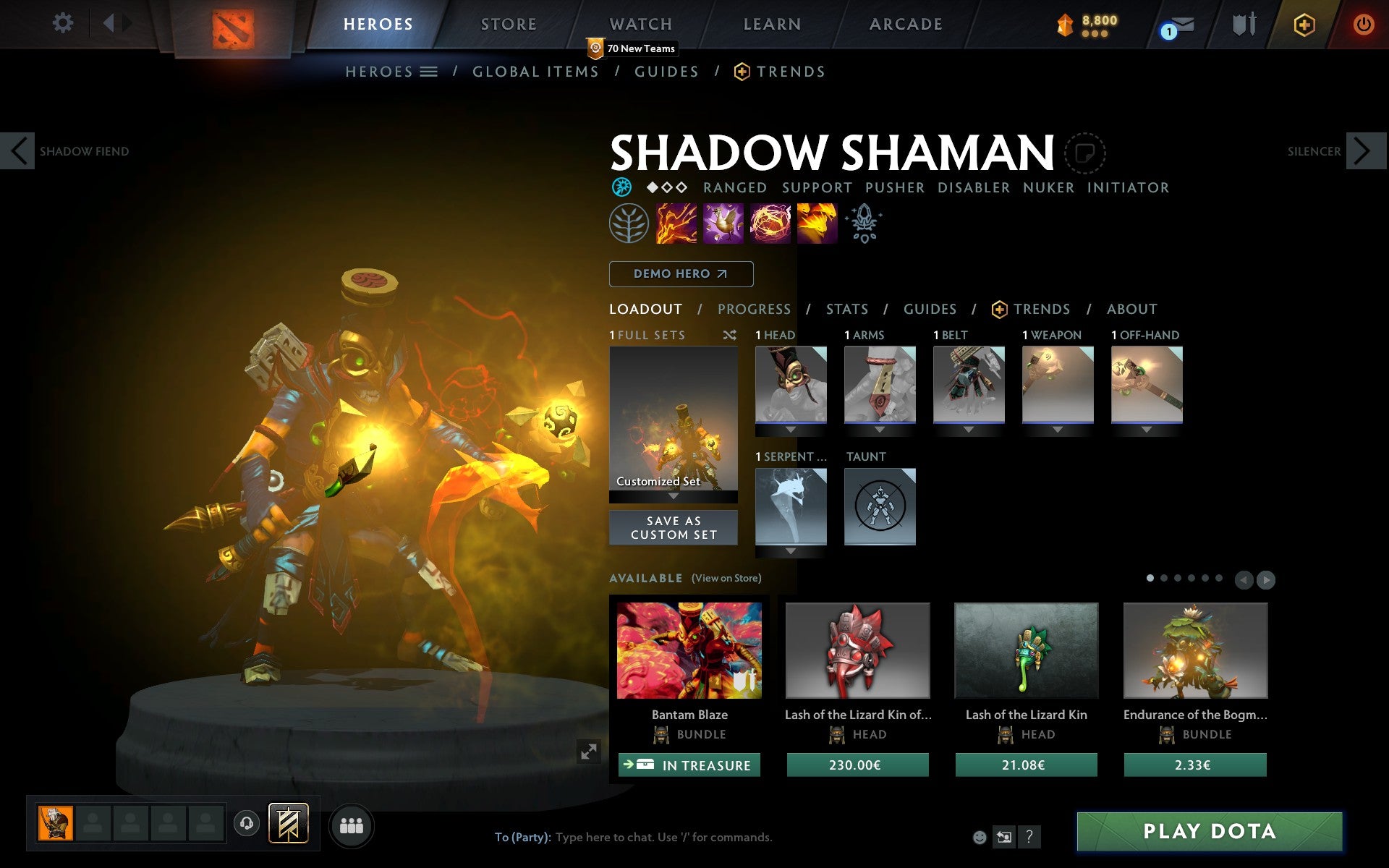Image resolution: width=1389 pixels, height=868 pixels.
Task: Open the Dota Plus hexagon icon
Action: point(1304,23)
